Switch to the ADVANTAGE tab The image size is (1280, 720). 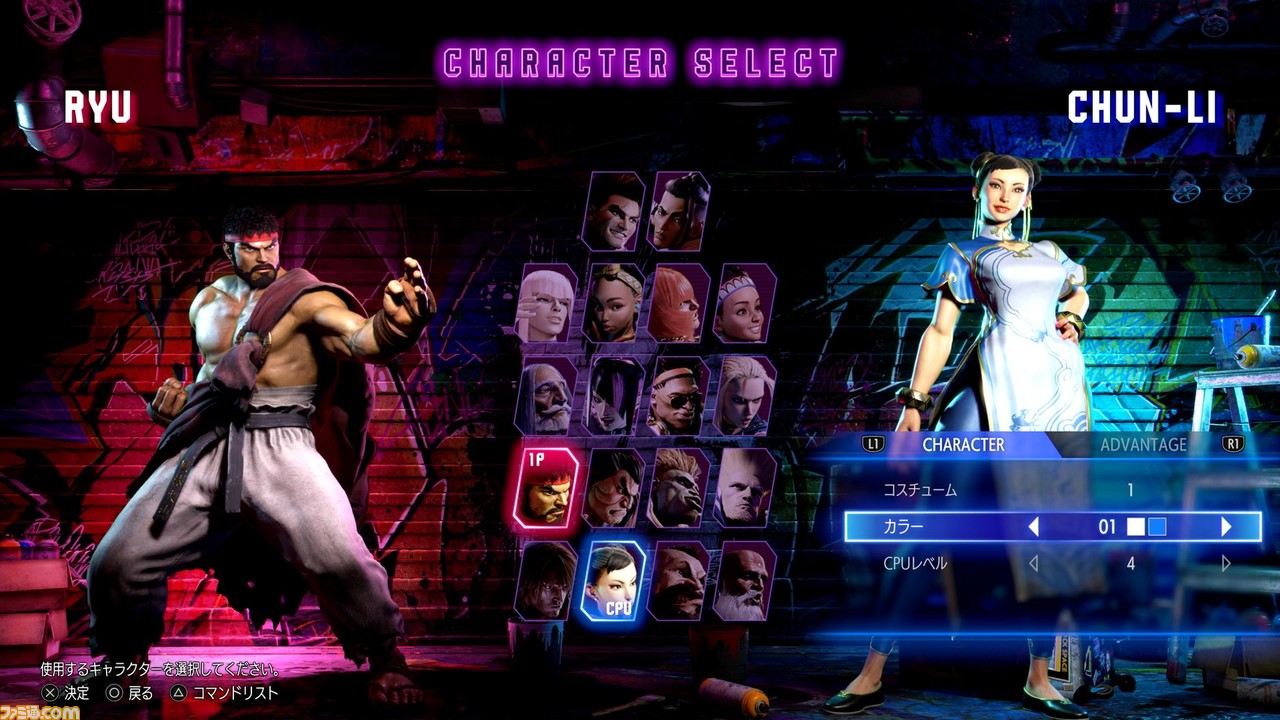click(1142, 445)
